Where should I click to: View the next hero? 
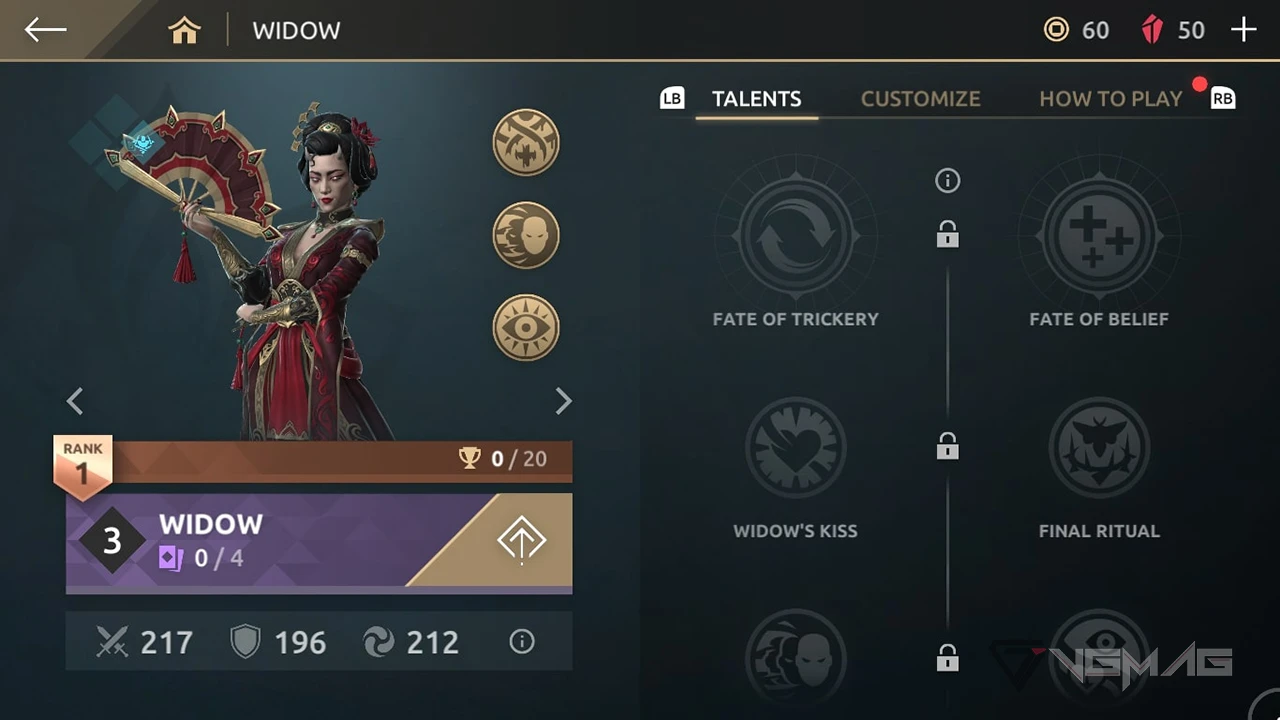click(563, 401)
